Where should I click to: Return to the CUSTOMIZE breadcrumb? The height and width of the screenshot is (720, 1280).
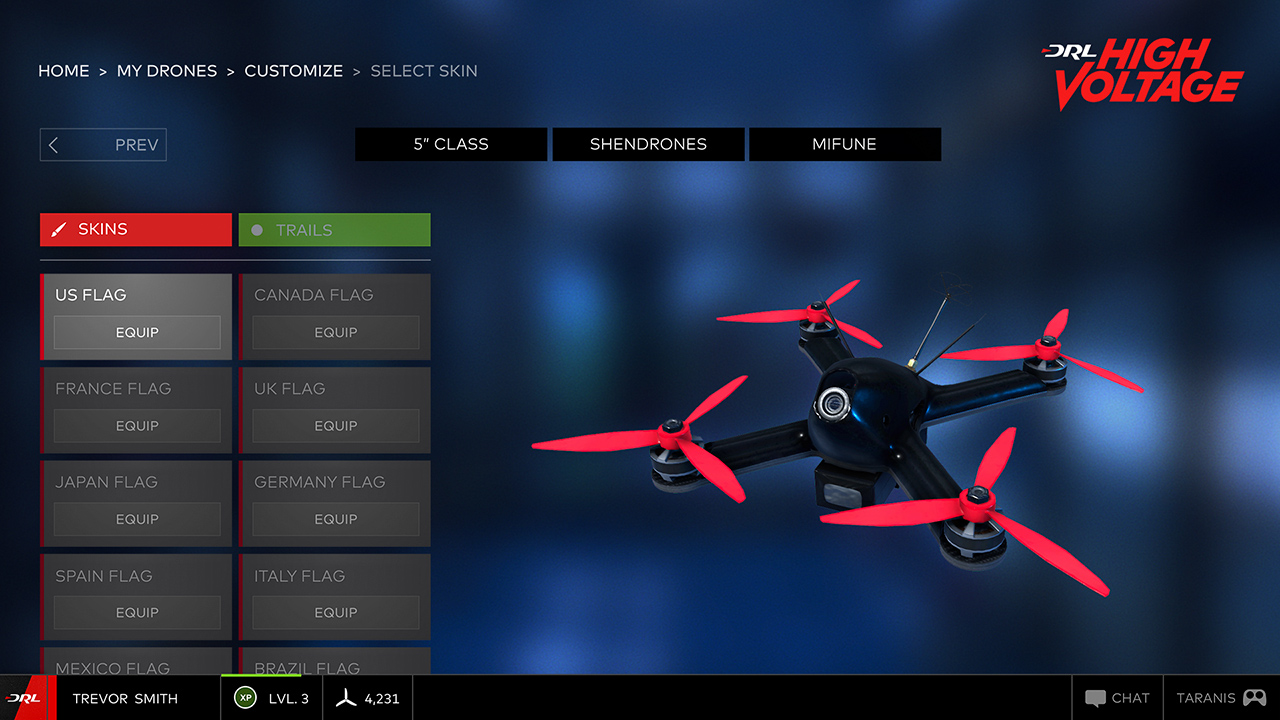coord(293,71)
